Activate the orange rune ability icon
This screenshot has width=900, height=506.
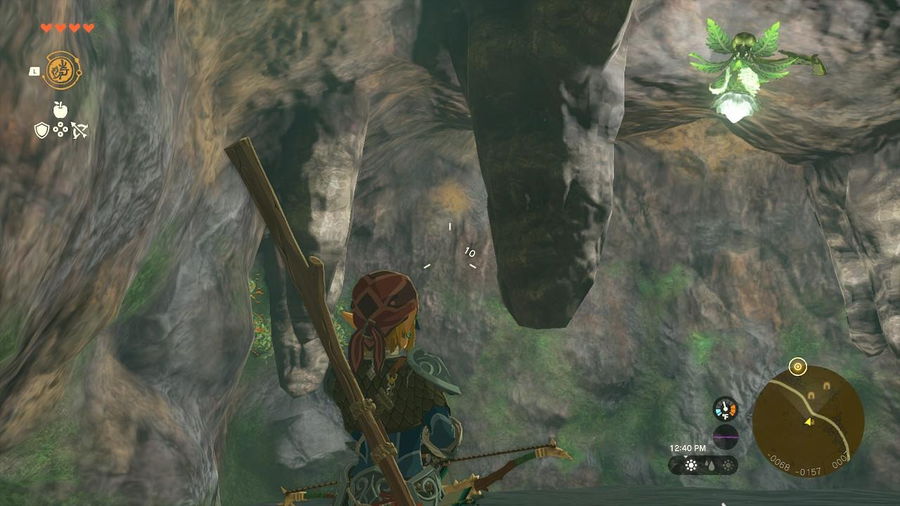(61, 70)
